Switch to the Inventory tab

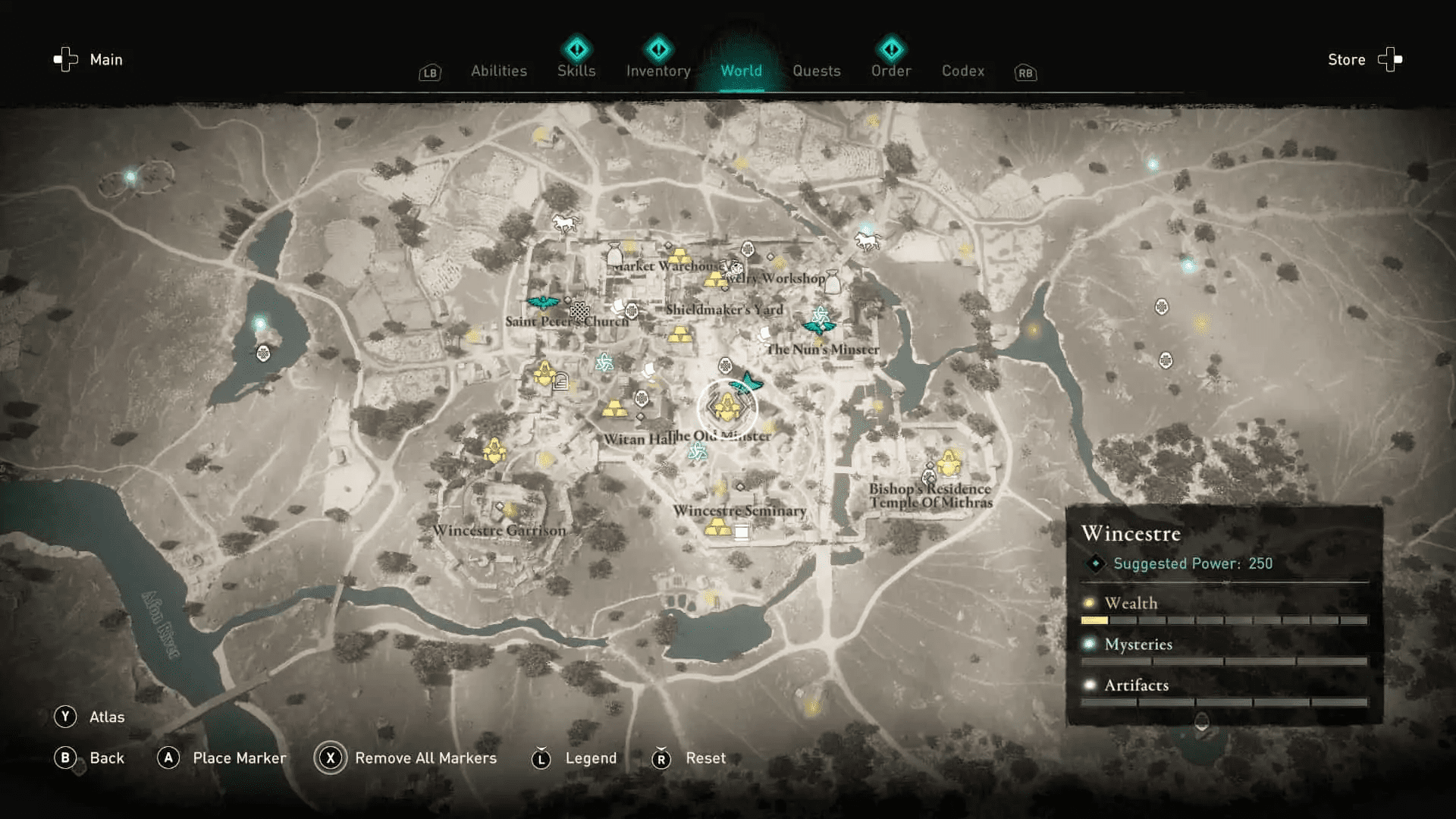657,71
